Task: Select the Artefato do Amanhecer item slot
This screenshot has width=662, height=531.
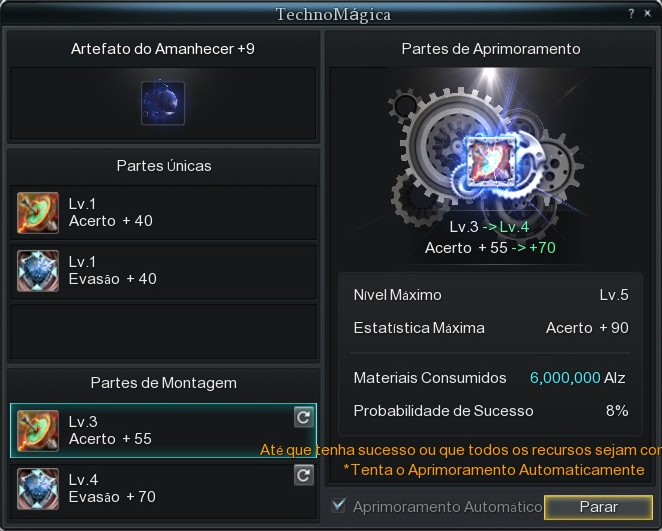Action: click(x=163, y=103)
